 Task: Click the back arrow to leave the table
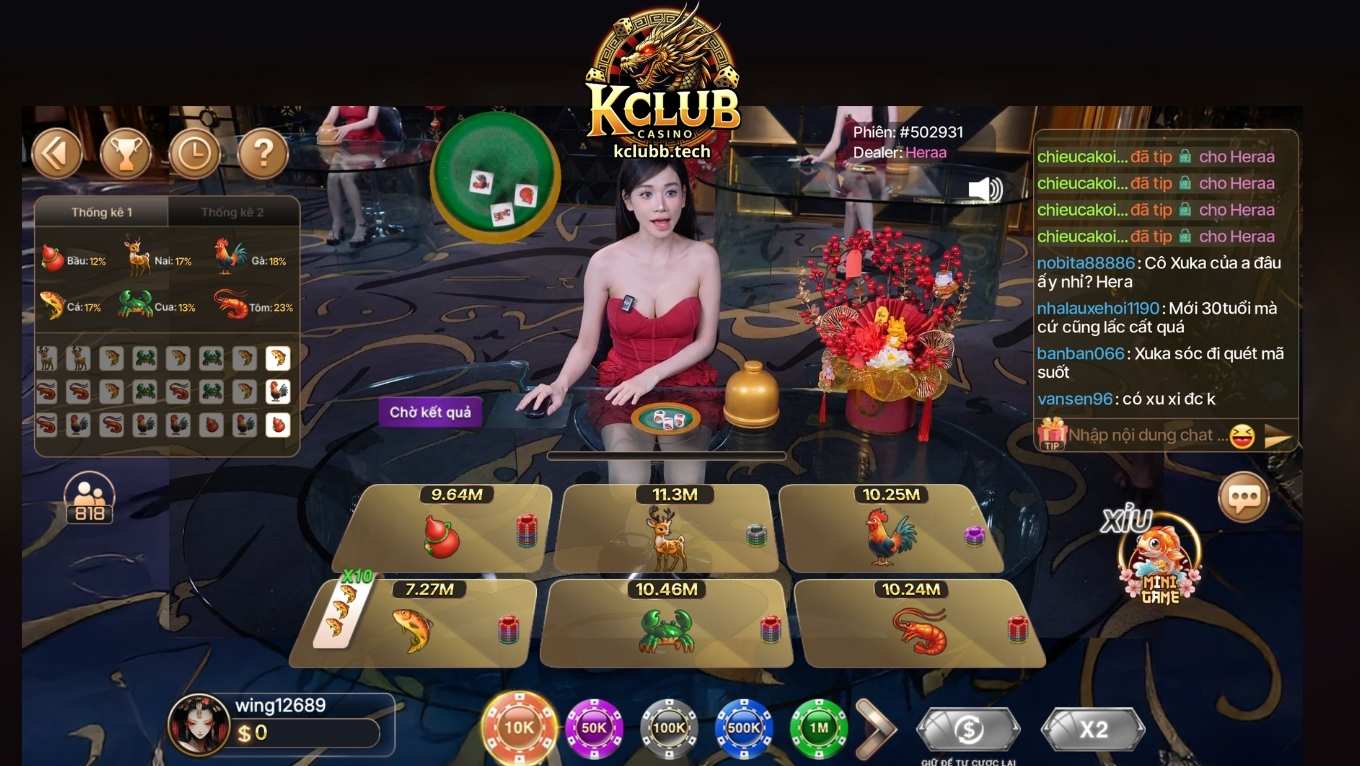[x=57, y=153]
